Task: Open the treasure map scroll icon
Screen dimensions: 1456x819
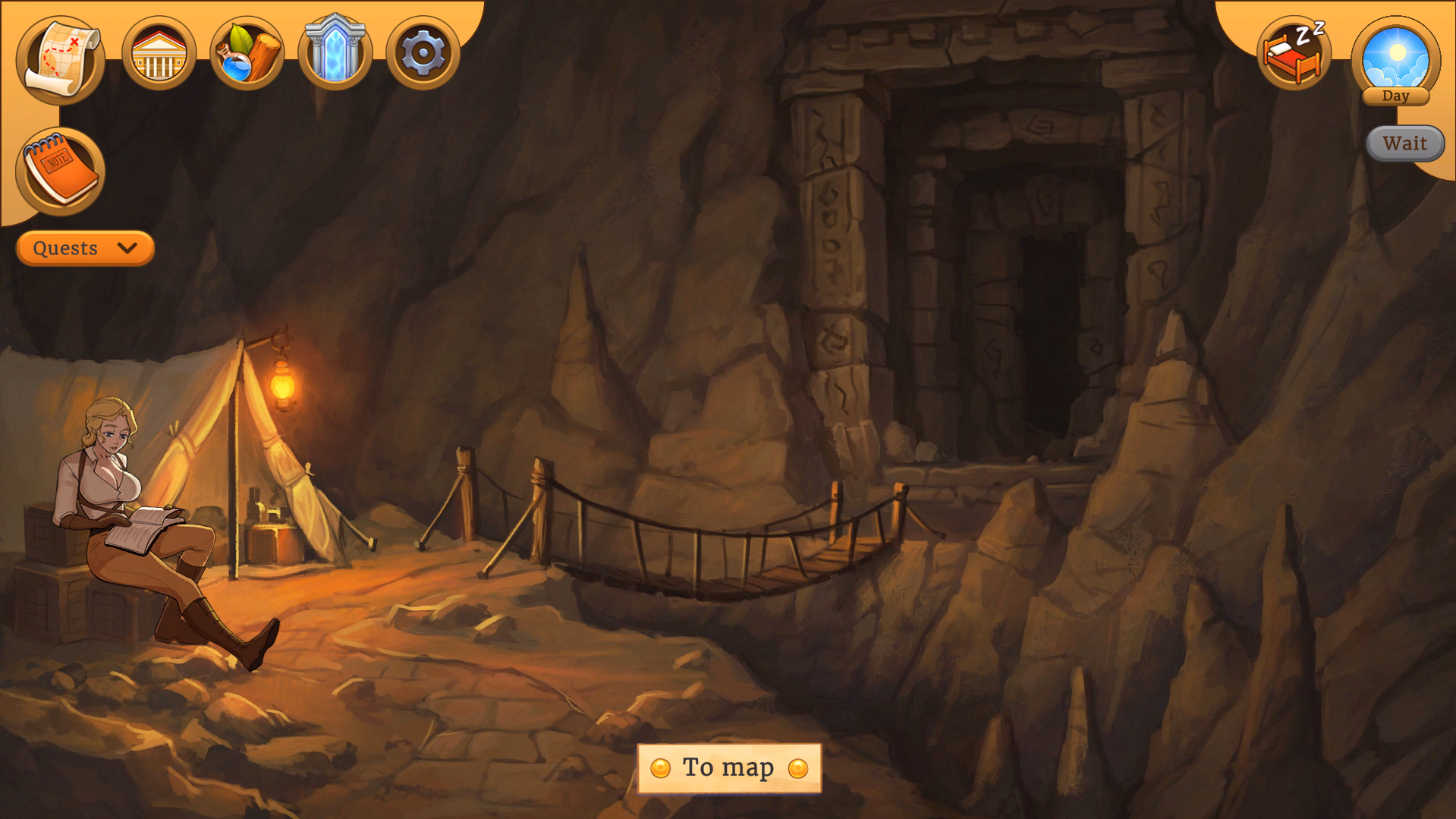Action: point(60,57)
